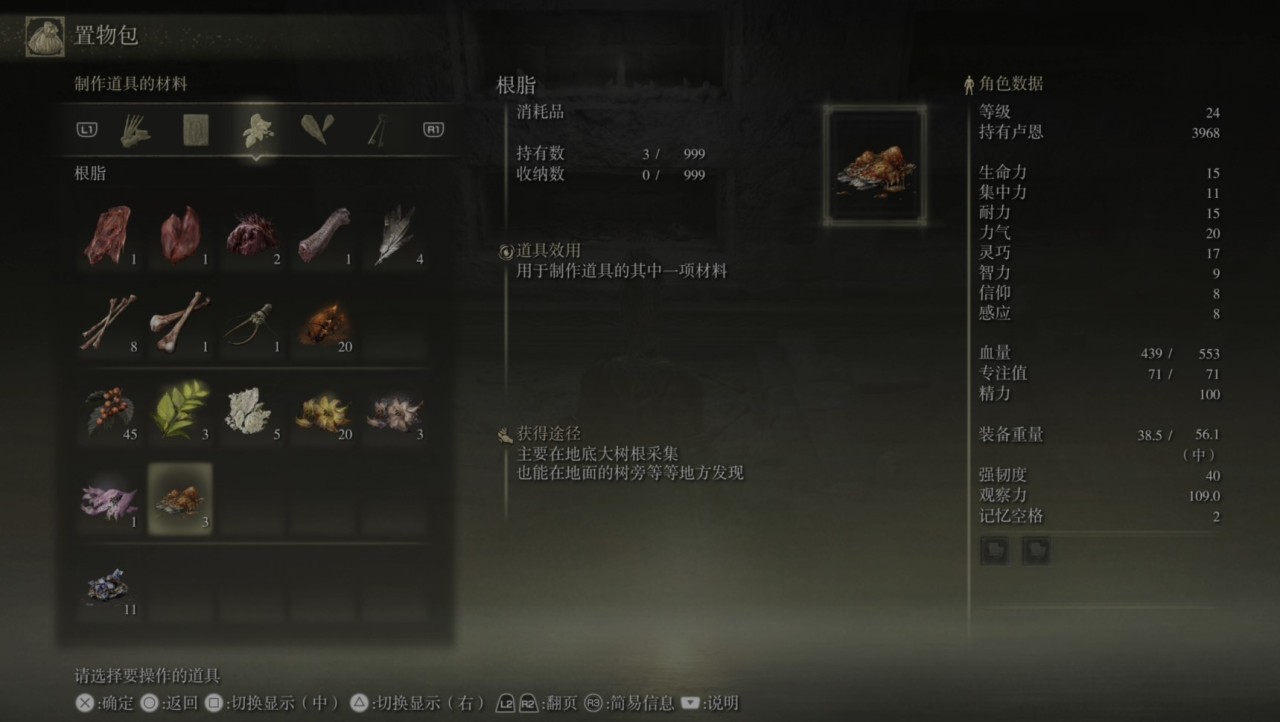This screenshot has width=1280, height=722.
Task: Select the thin beast bones item showing 8
Action: (110, 320)
